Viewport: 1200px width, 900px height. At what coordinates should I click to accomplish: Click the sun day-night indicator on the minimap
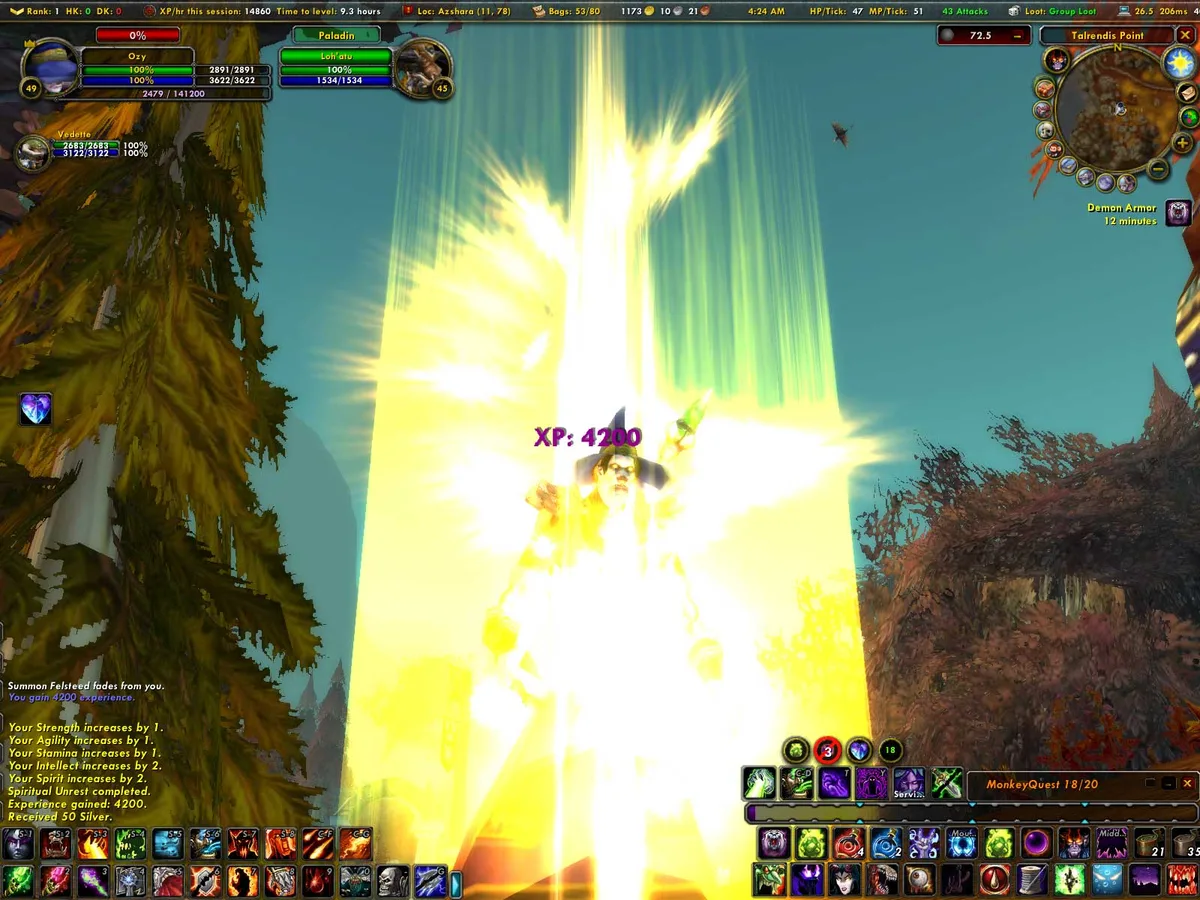click(1180, 64)
